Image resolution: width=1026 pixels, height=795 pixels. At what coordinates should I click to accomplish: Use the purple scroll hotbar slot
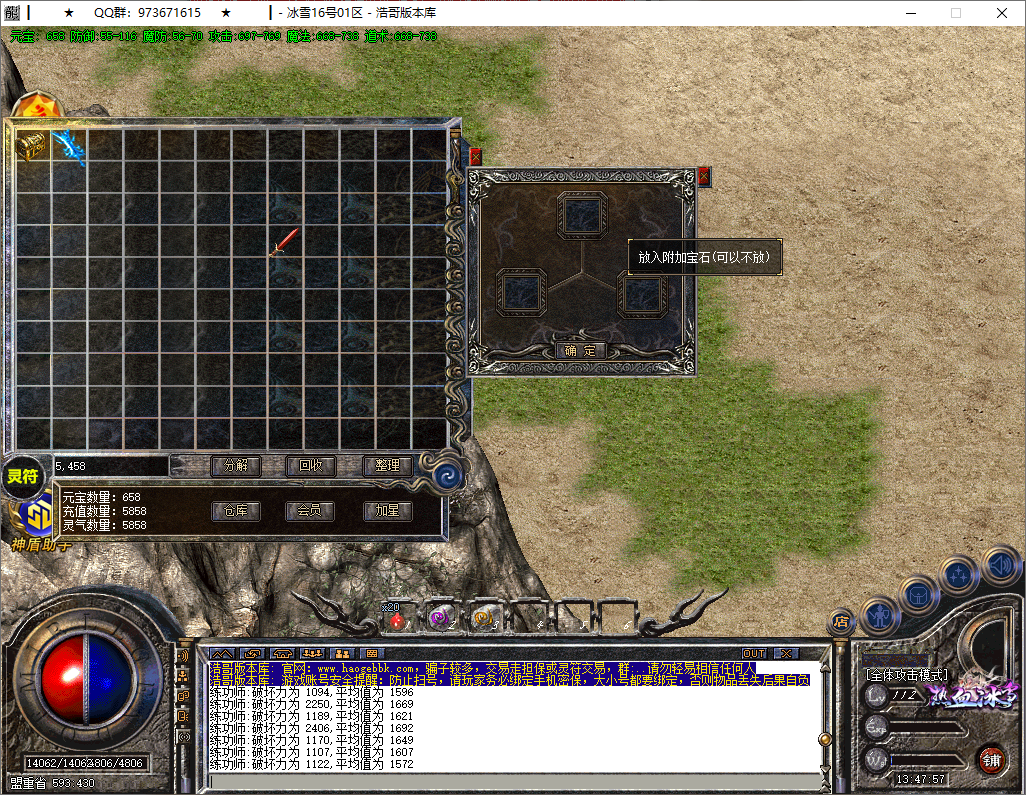click(x=439, y=620)
